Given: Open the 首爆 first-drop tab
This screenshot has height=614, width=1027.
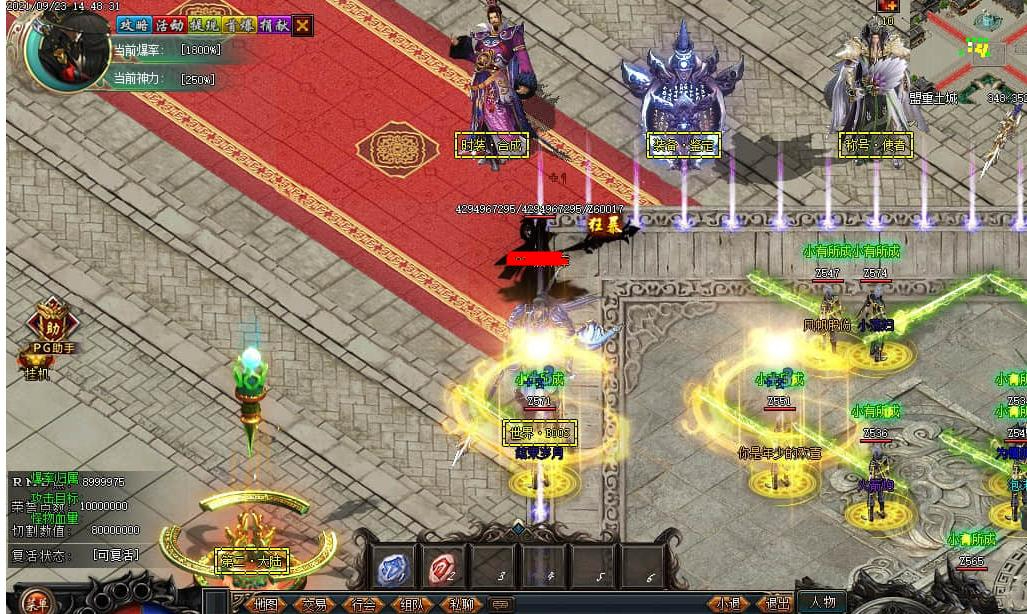Looking at the screenshot, I should [240, 25].
